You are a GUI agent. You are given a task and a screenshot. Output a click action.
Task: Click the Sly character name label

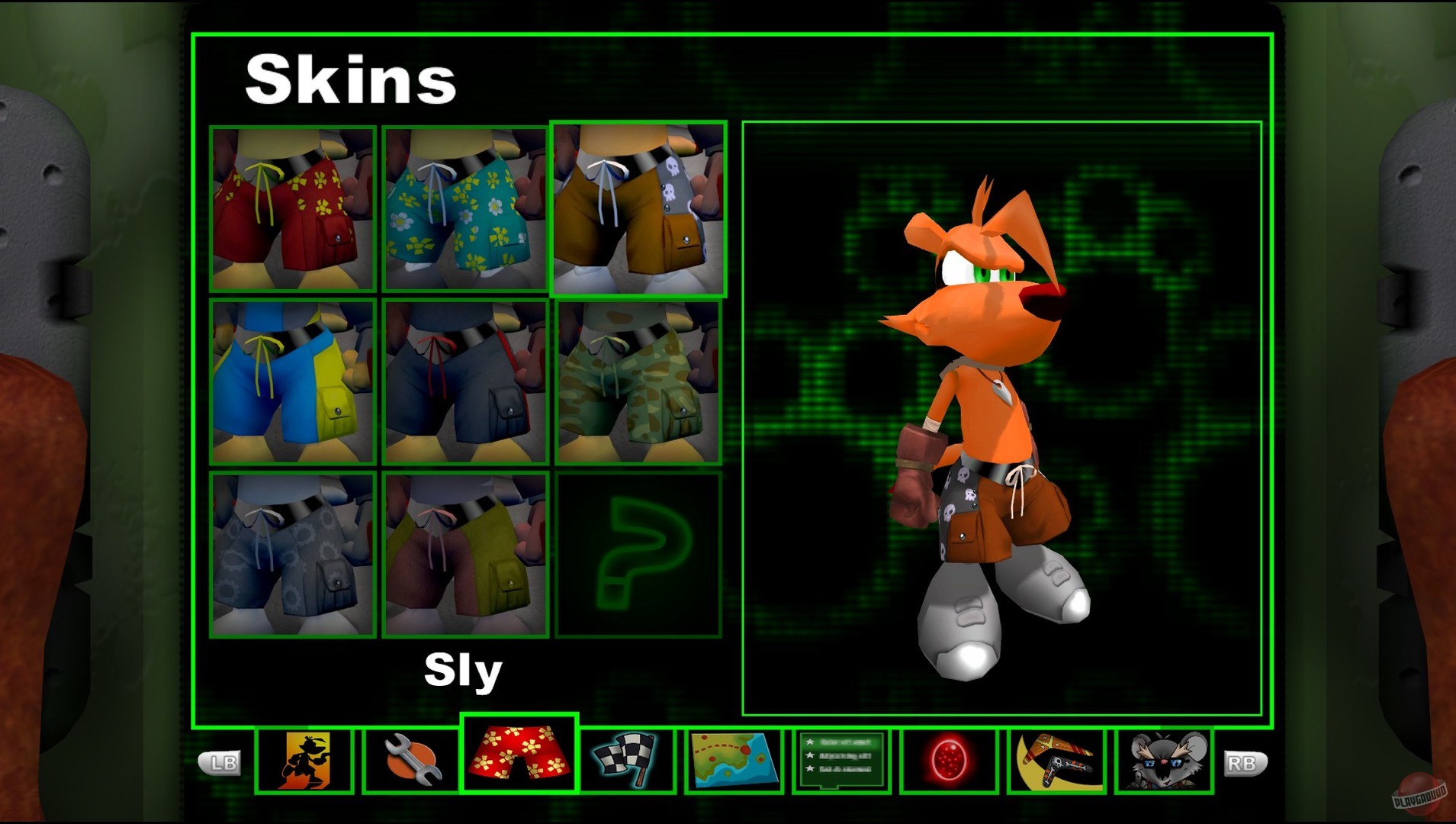[463, 671]
